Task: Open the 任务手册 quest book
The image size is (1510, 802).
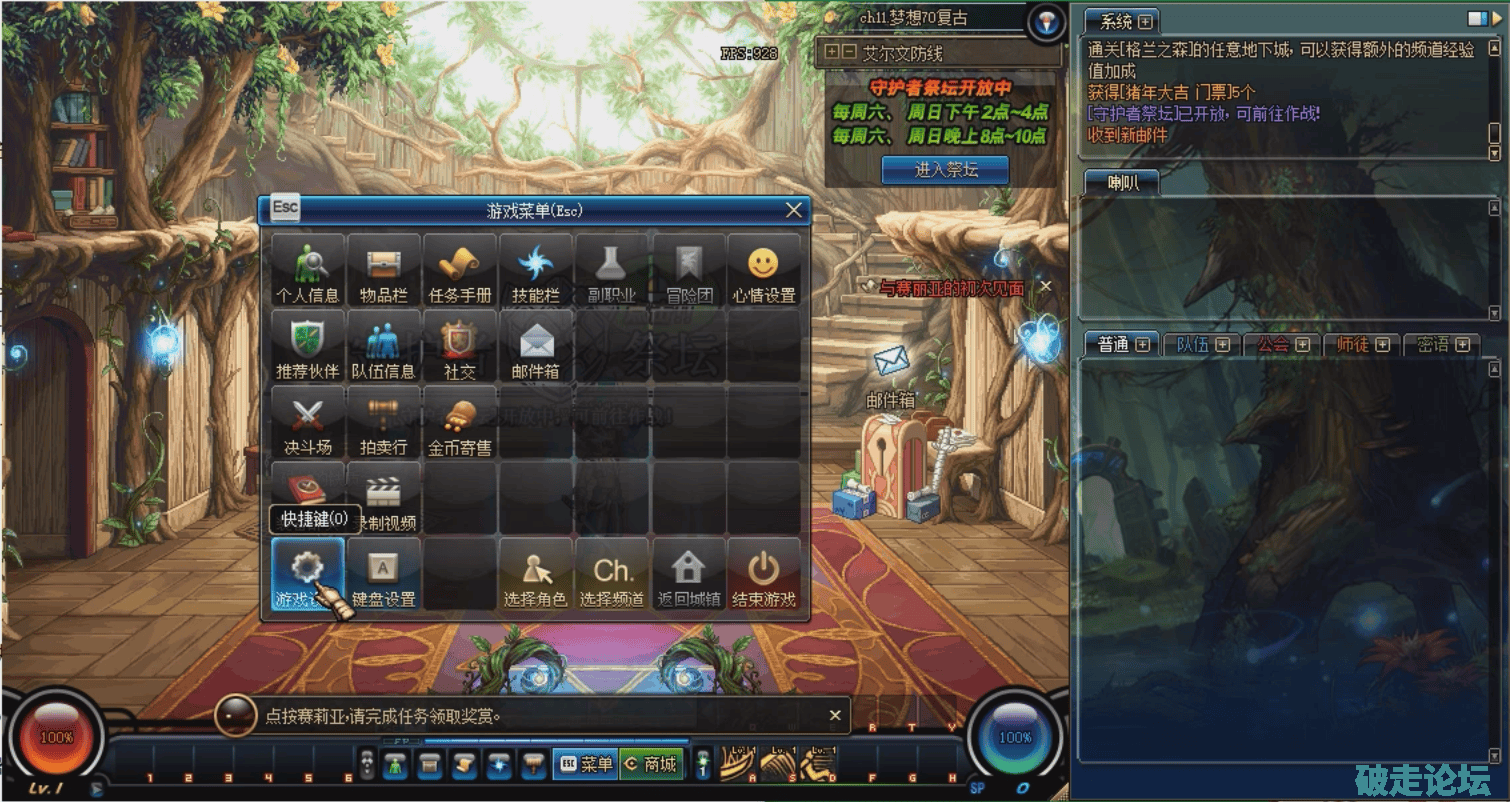Action: (460, 270)
